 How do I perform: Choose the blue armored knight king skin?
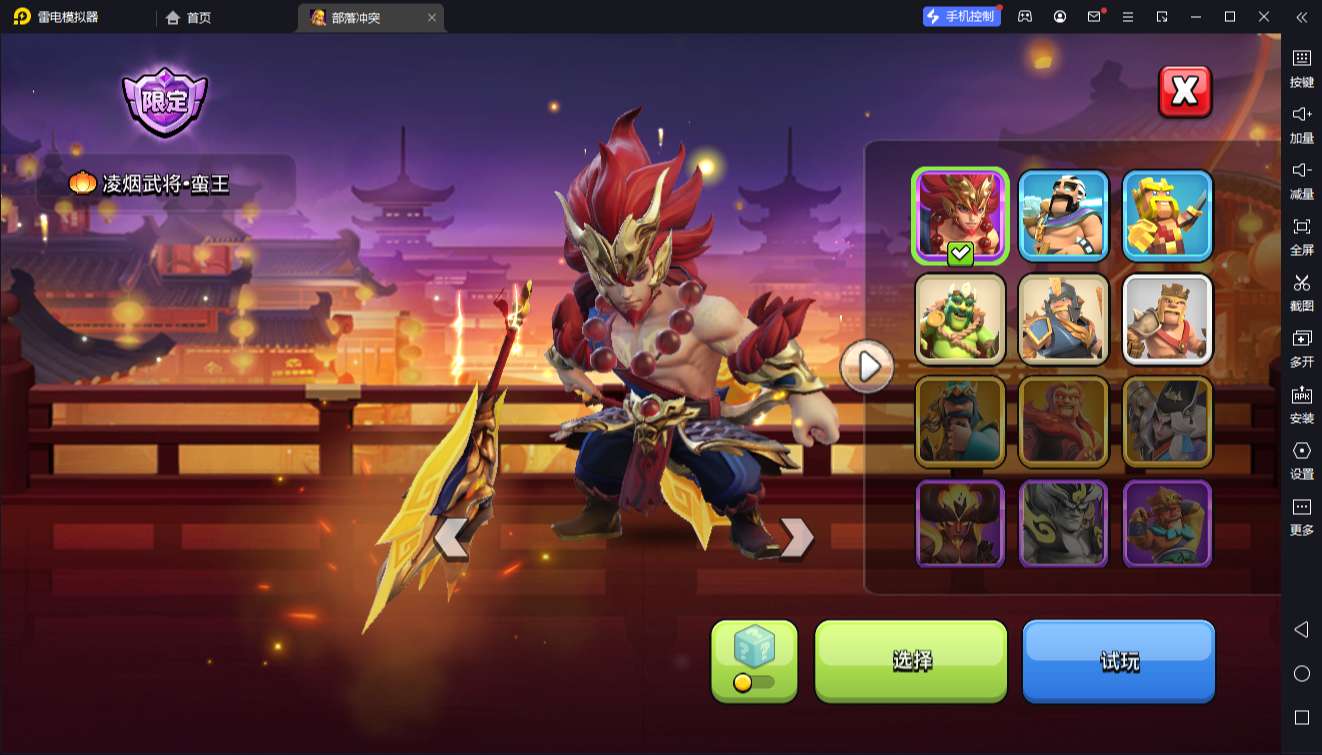pyautogui.click(x=1064, y=319)
